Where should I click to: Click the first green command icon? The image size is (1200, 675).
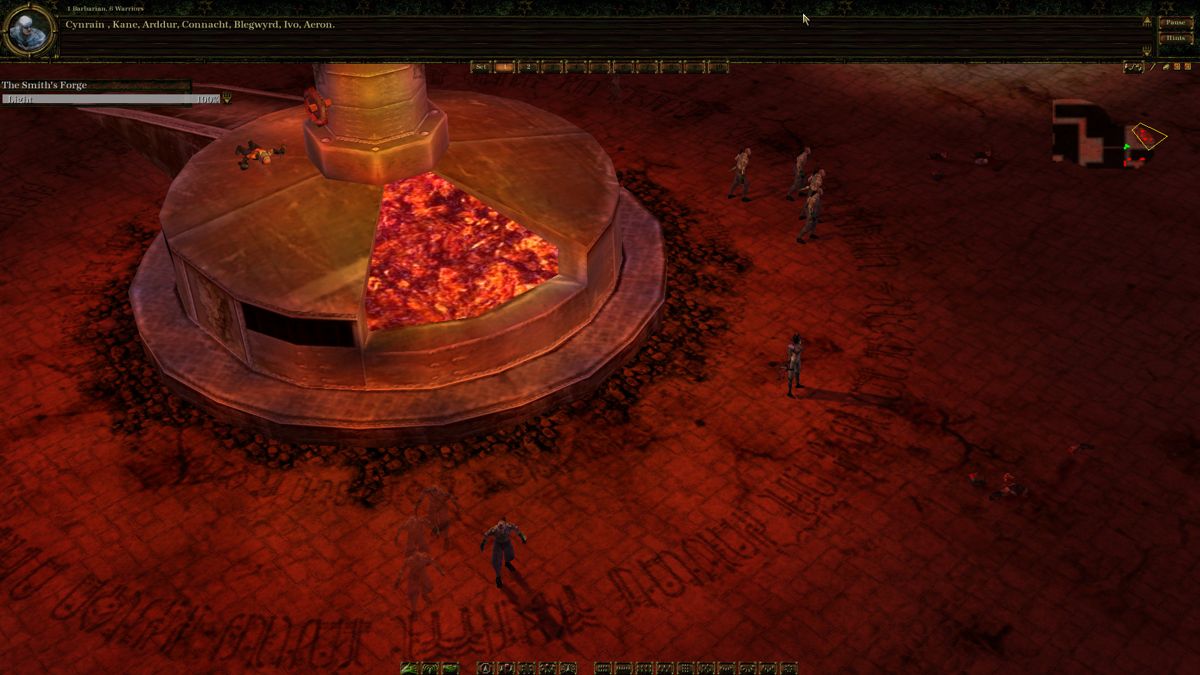tap(408, 668)
